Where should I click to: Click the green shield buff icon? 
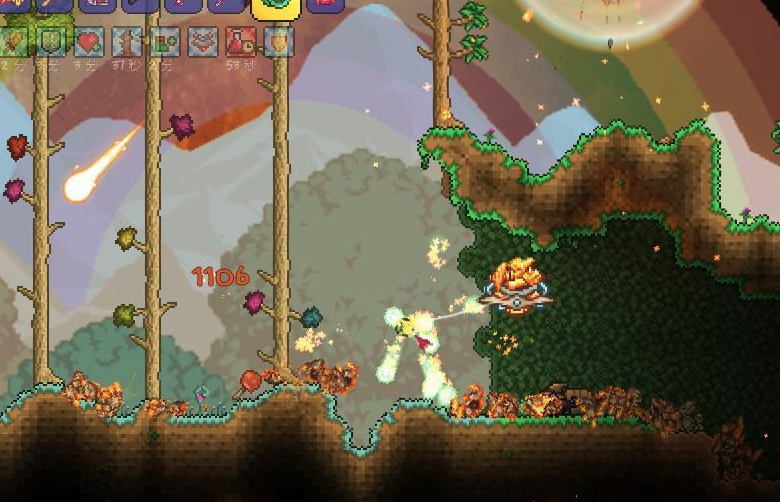(x=51, y=42)
